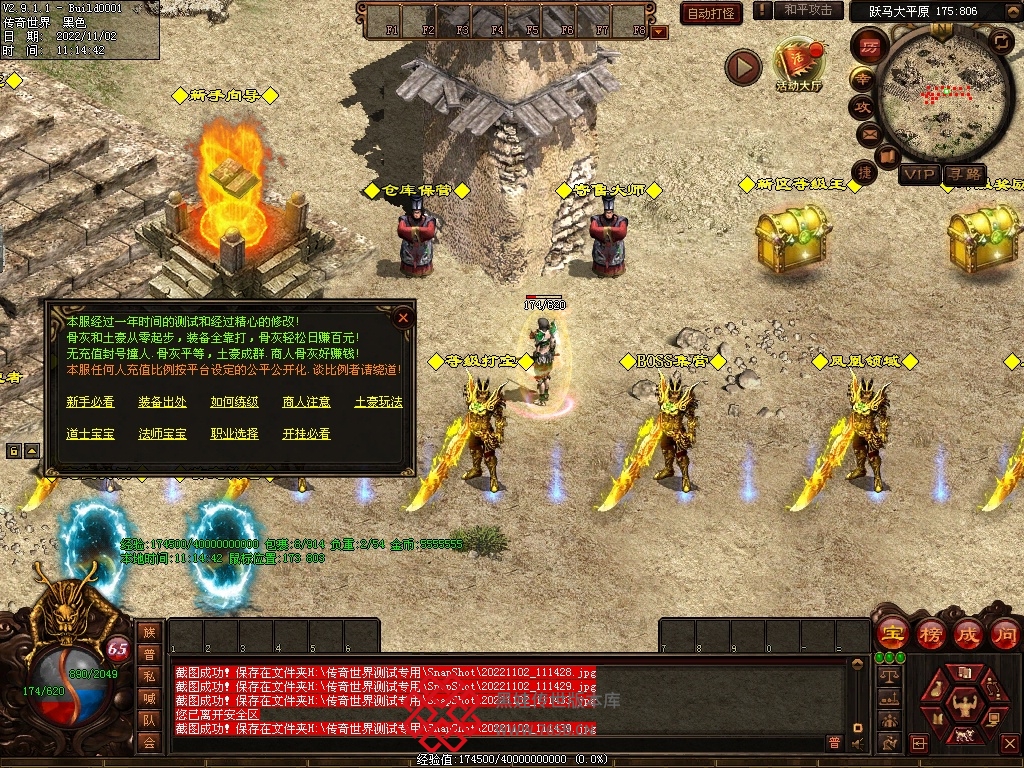Open the VIP panel
Image resolution: width=1024 pixels, height=768 pixels.
click(919, 174)
